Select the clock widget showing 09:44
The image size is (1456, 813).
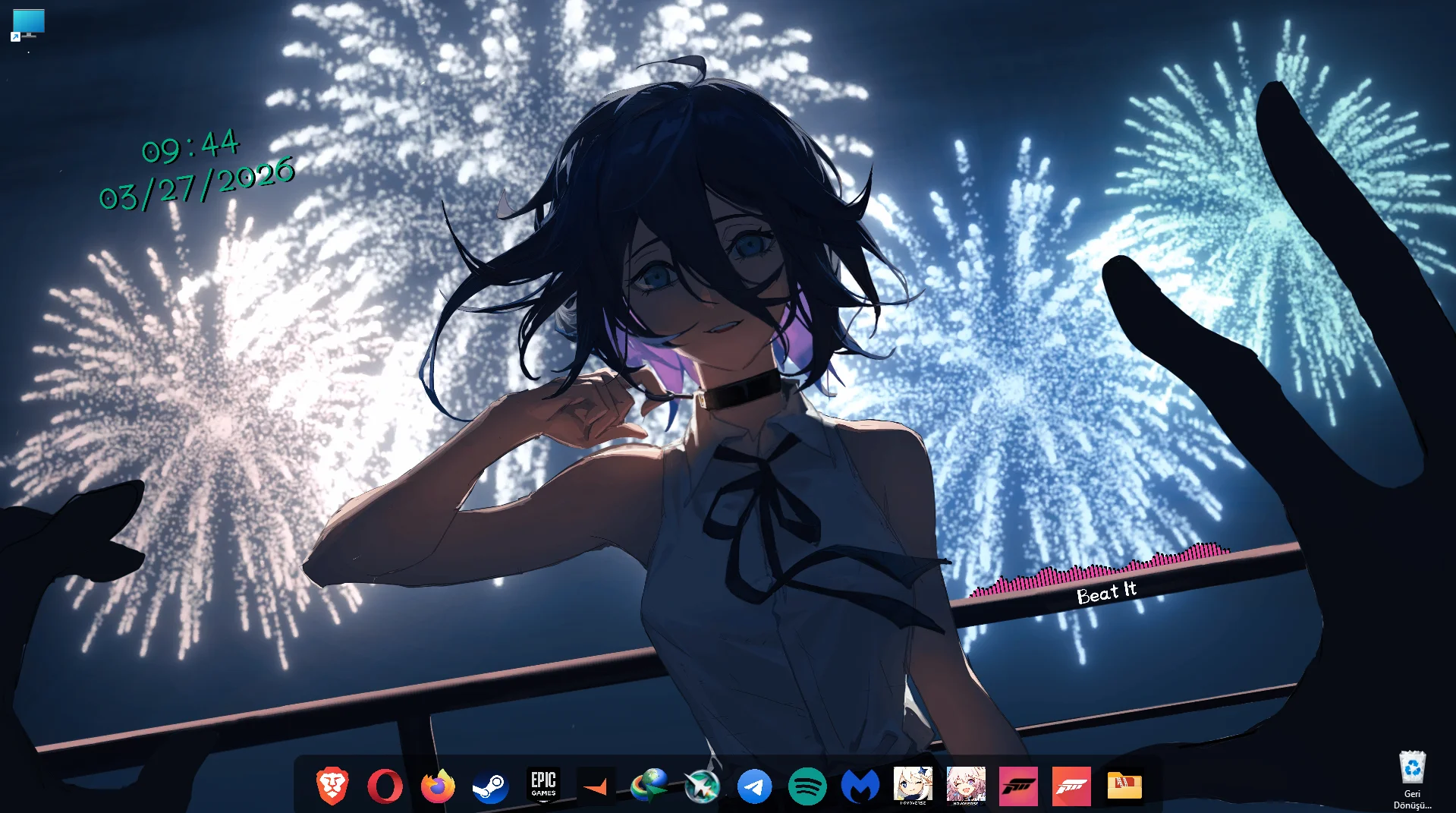tap(191, 147)
